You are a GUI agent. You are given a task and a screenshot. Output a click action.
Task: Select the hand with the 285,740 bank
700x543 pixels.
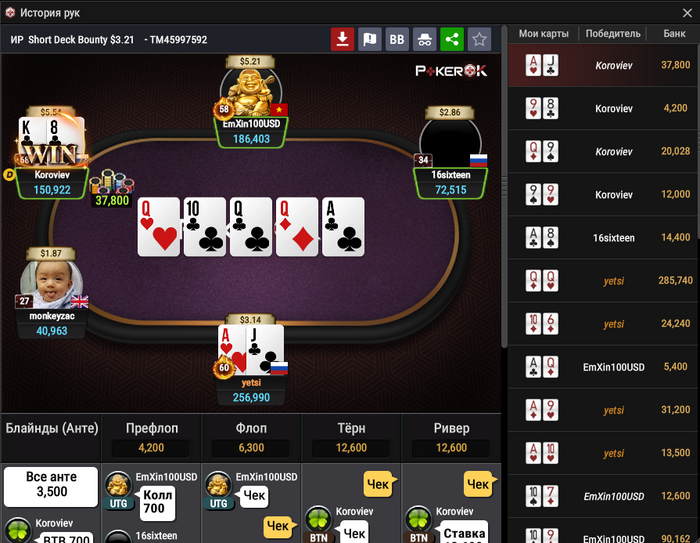coord(604,281)
